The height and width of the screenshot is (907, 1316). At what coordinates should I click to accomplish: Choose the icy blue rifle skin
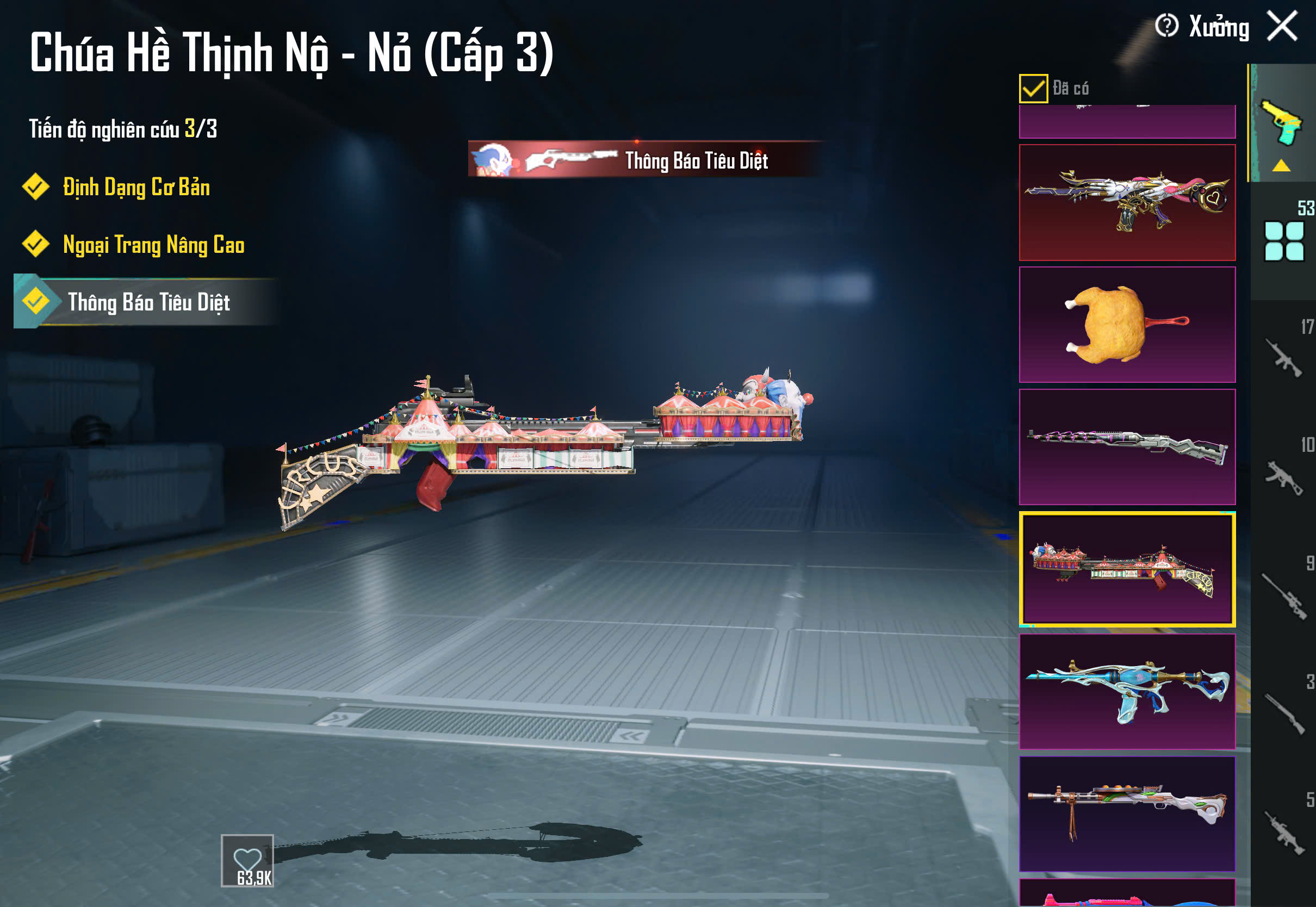pyautogui.click(x=1127, y=692)
